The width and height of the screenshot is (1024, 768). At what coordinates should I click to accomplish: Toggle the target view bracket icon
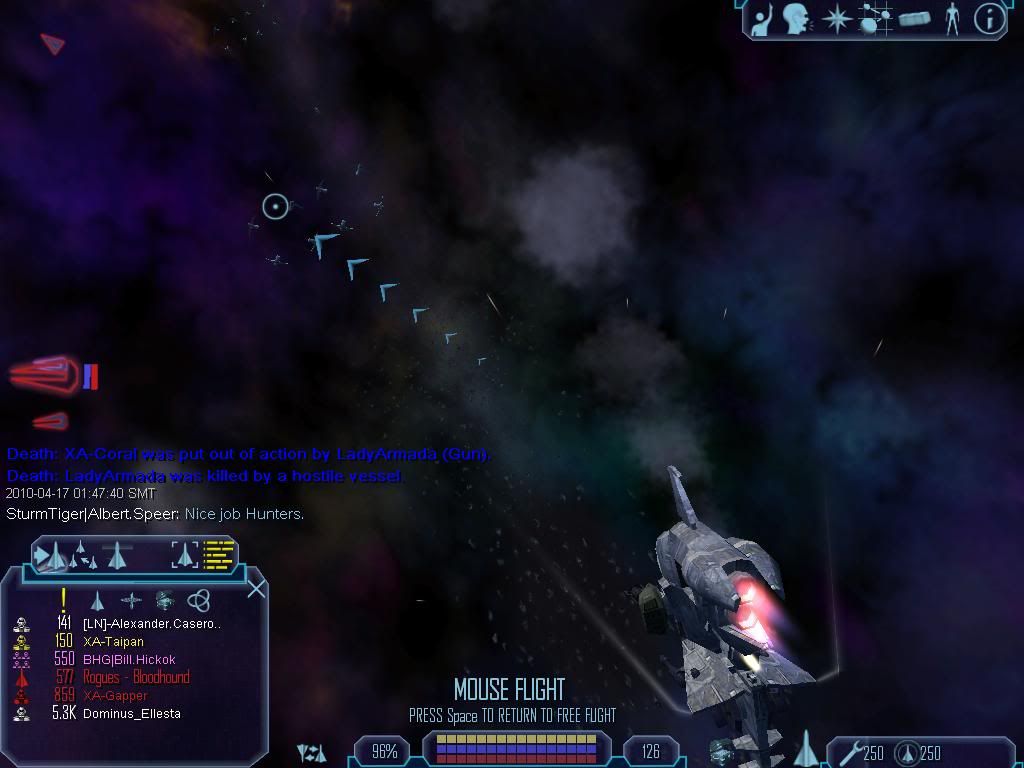[185, 554]
